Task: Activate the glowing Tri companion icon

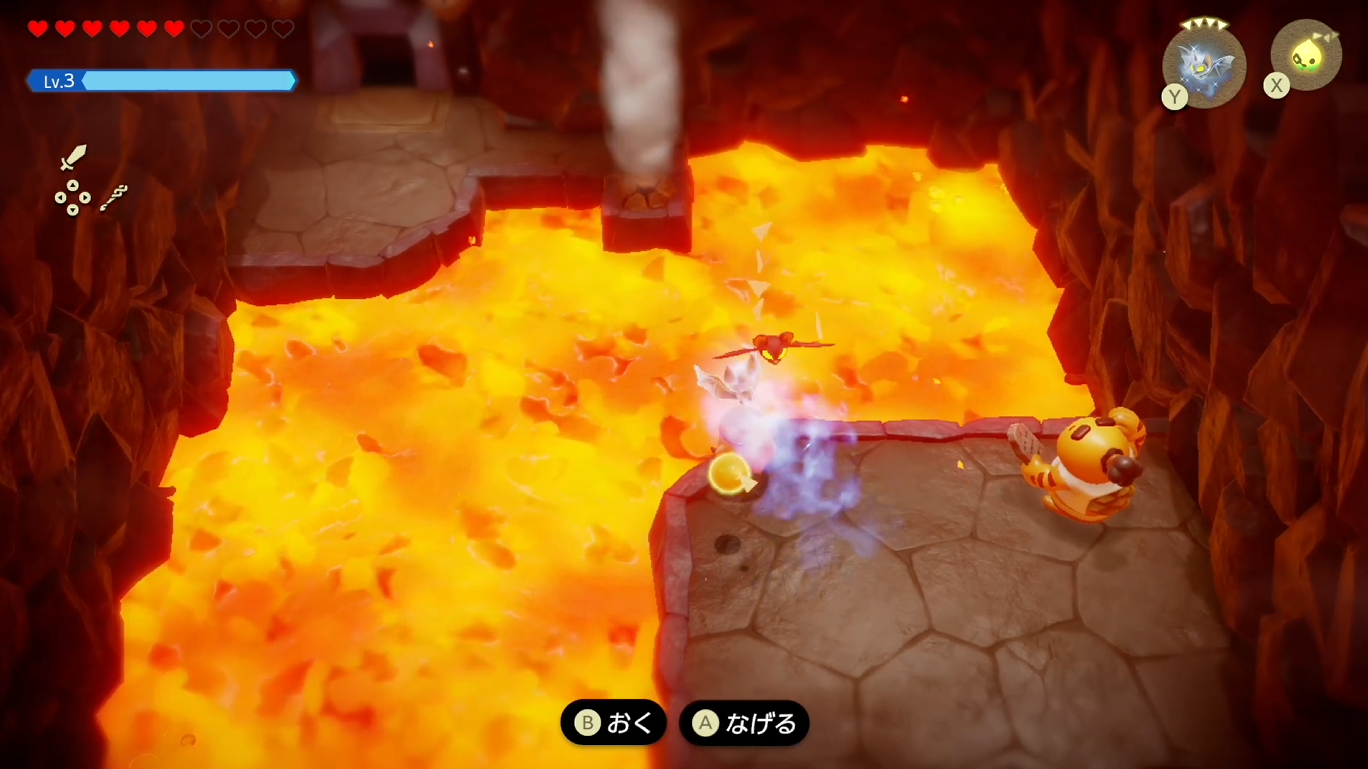Action: 1306,55
